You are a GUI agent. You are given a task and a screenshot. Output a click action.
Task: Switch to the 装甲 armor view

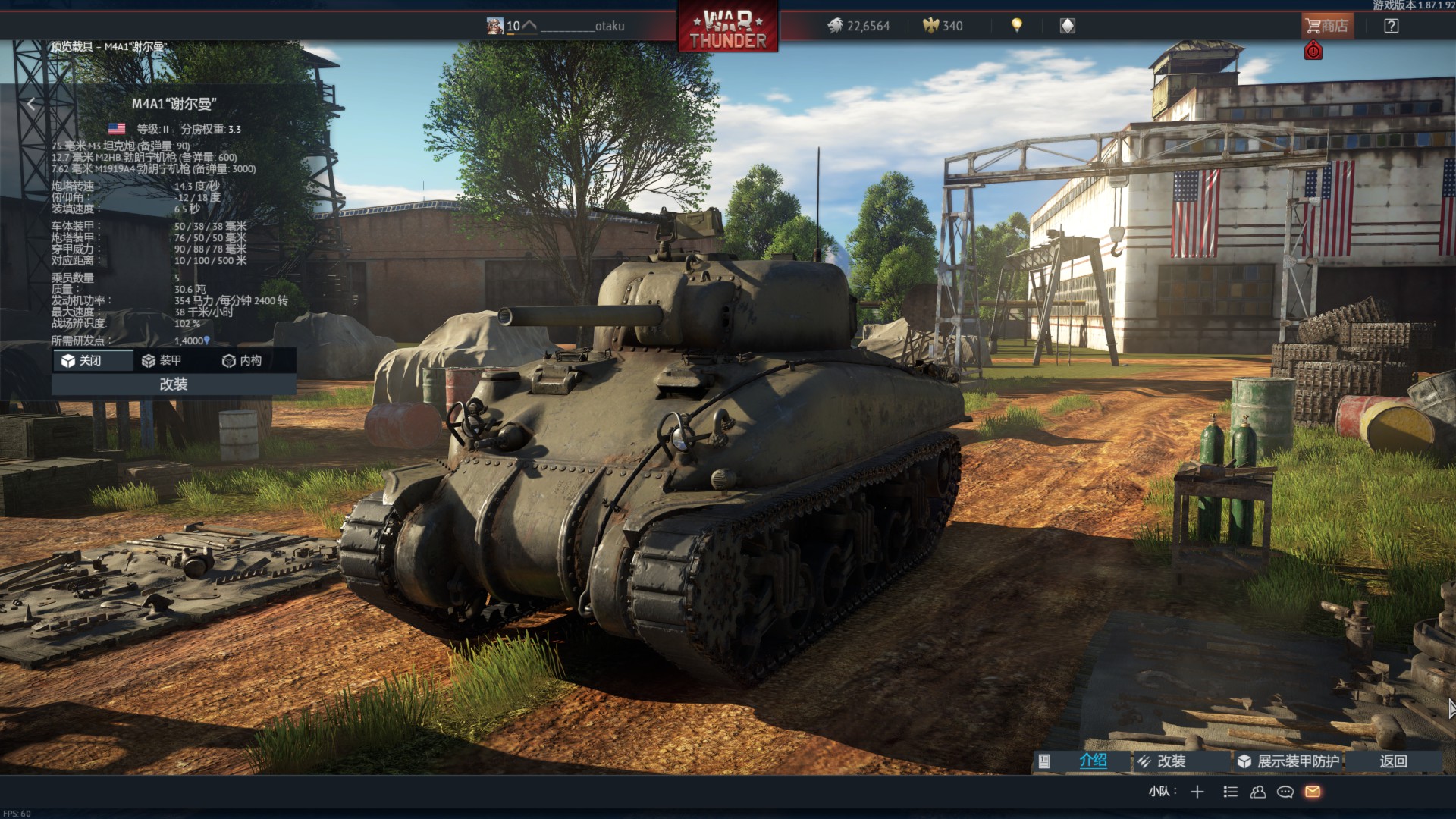[x=162, y=361]
